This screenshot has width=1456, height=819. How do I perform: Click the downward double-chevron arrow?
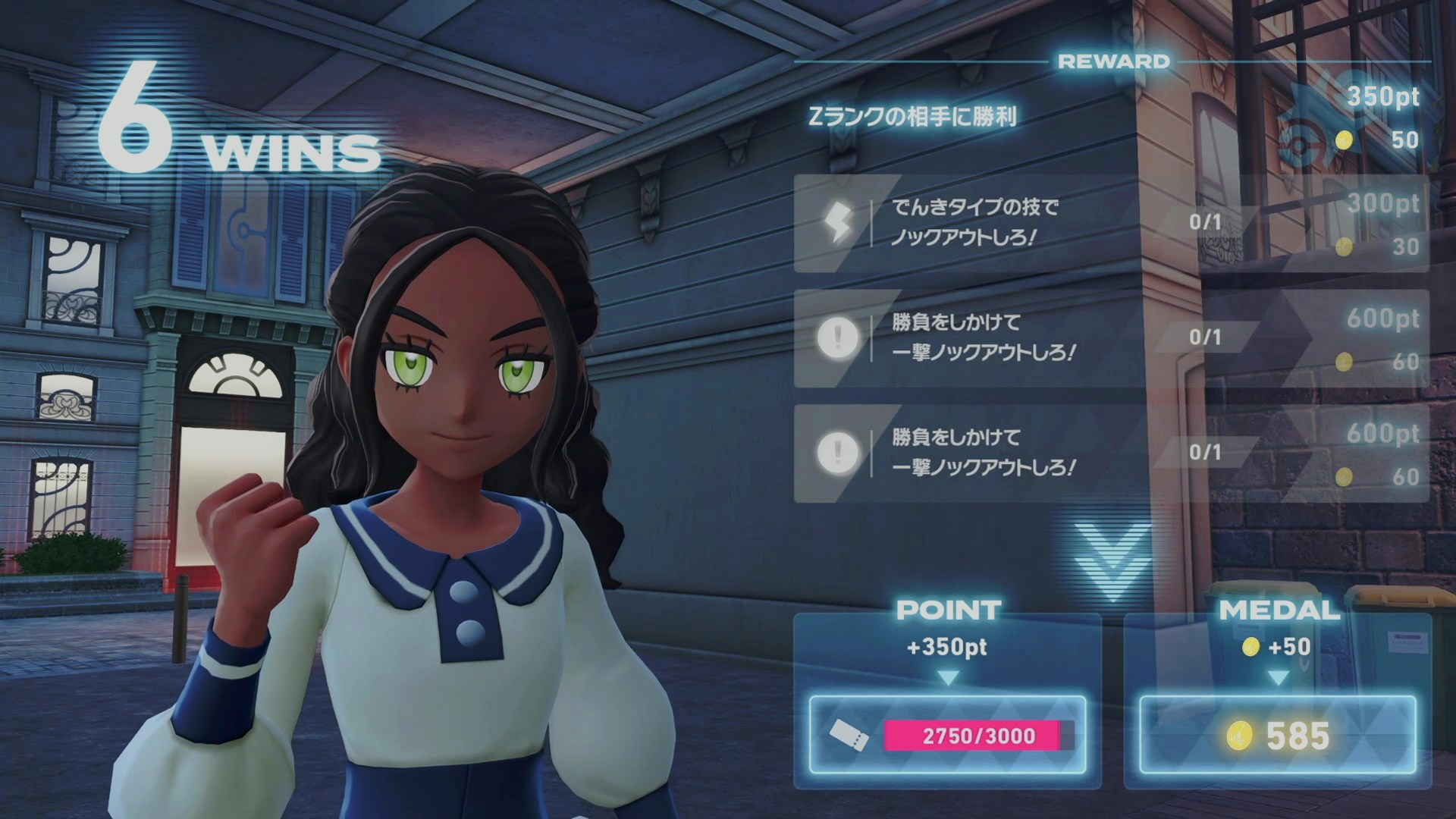(x=1112, y=560)
